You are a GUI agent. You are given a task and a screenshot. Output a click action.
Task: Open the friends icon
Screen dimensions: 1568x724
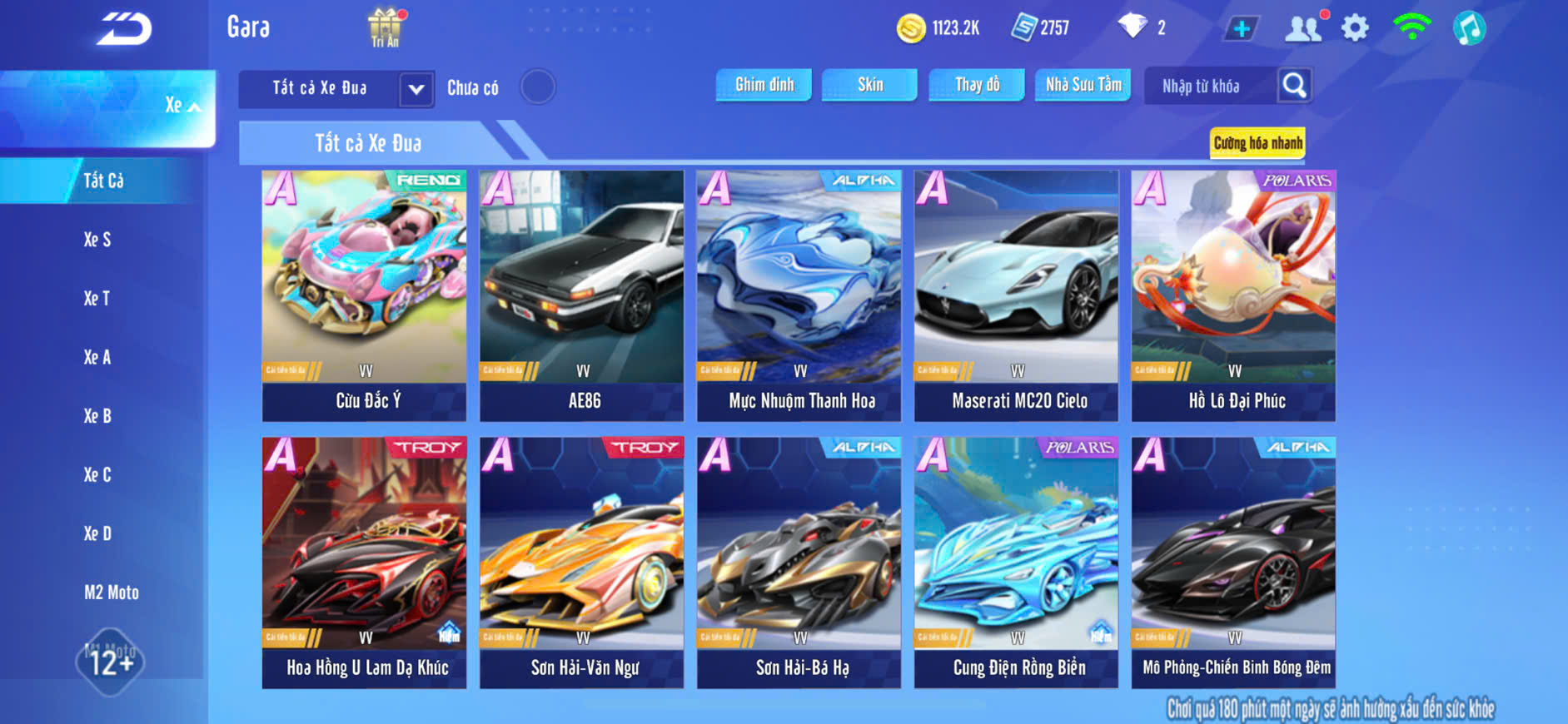[1302, 28]
